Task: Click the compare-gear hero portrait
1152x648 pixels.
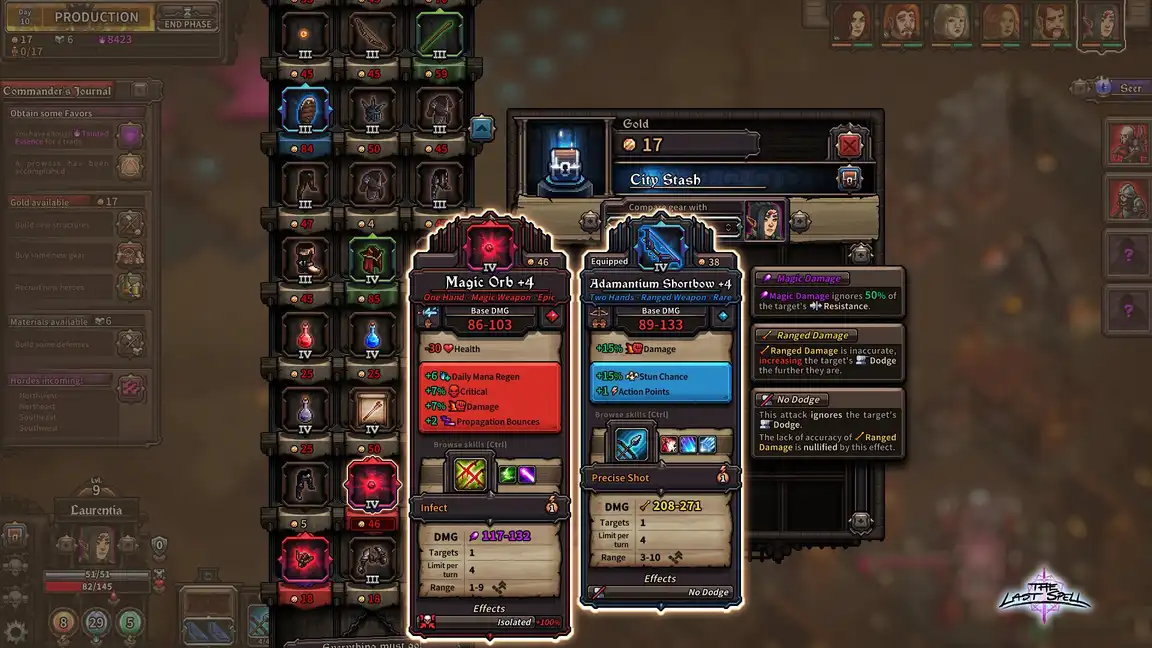Action: coord(766,220)
